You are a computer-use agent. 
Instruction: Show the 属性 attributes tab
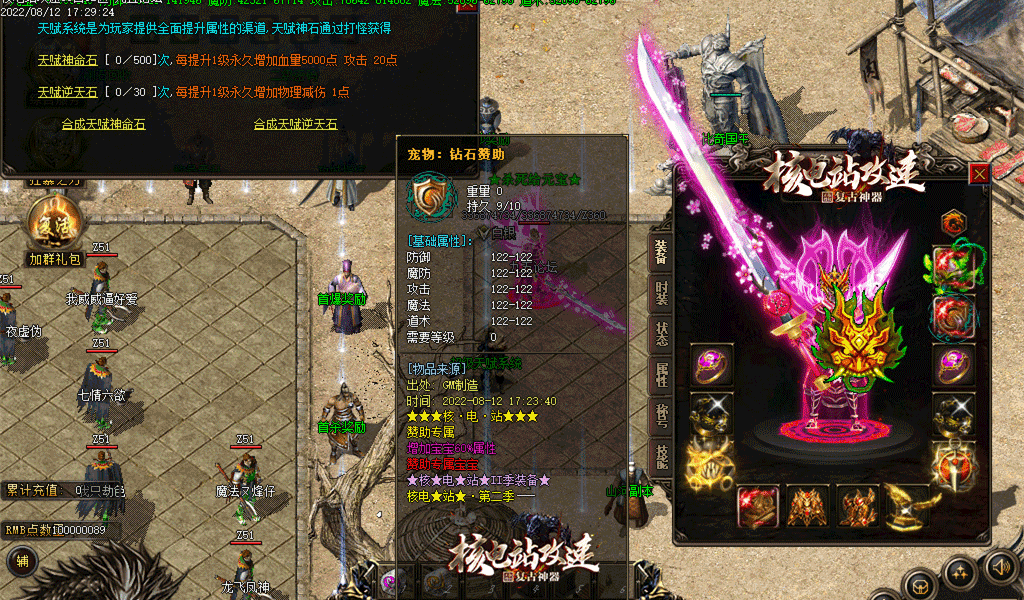tap(661, 375)
